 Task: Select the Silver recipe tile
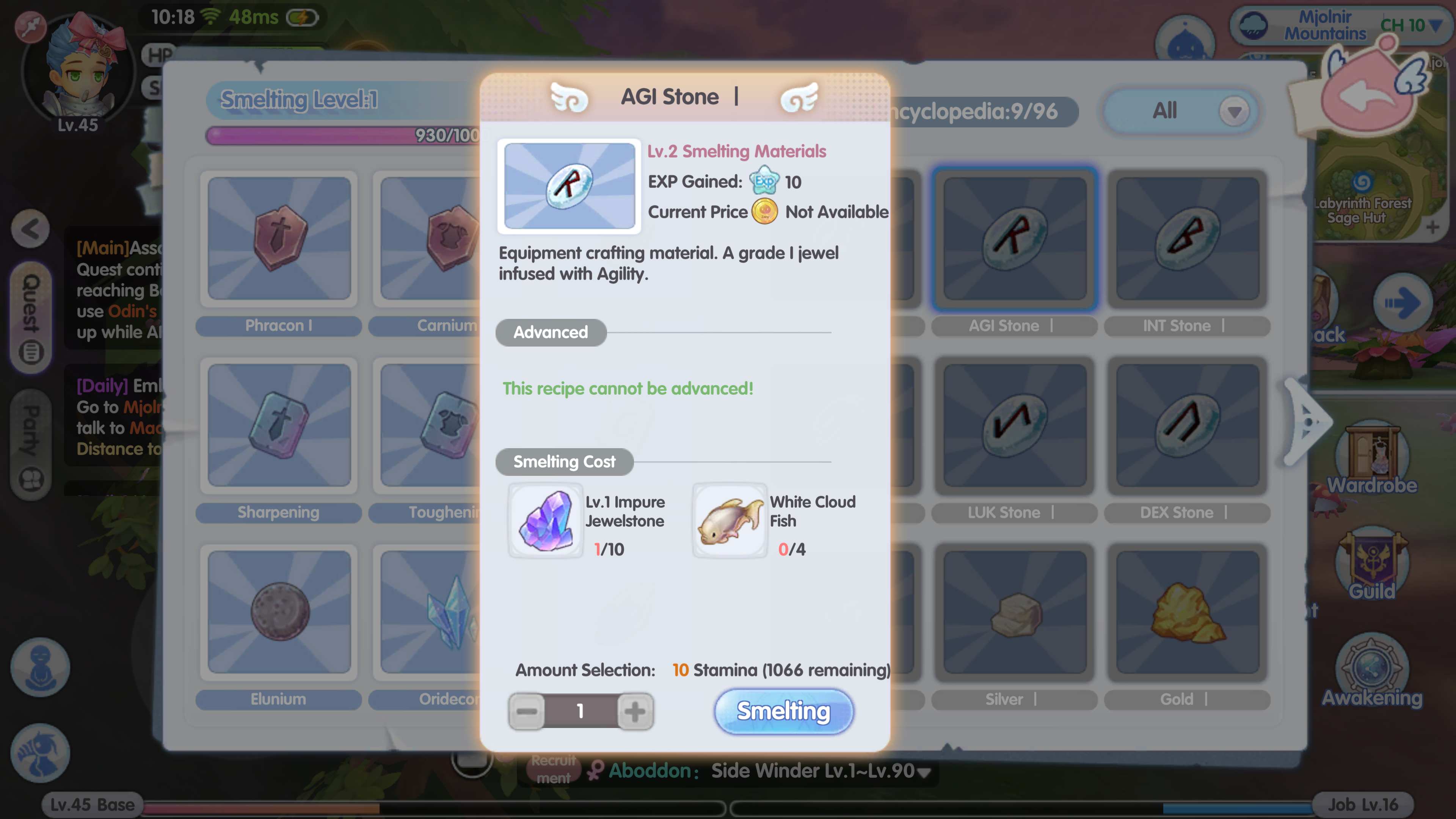(x=1015, y=612)
